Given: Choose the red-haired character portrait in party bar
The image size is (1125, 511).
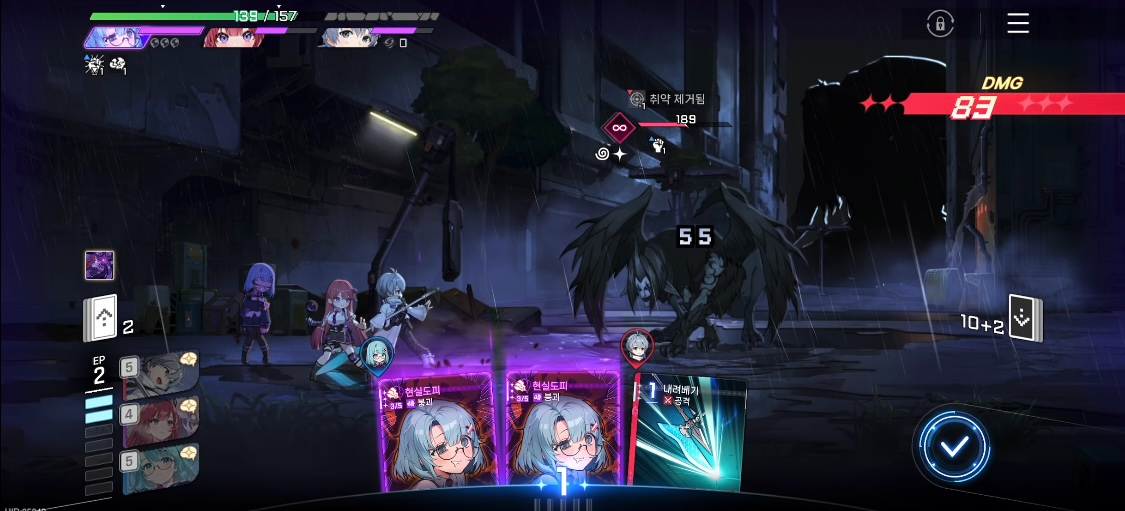Looking at the screenshot, I should click(x=233, y=37).
